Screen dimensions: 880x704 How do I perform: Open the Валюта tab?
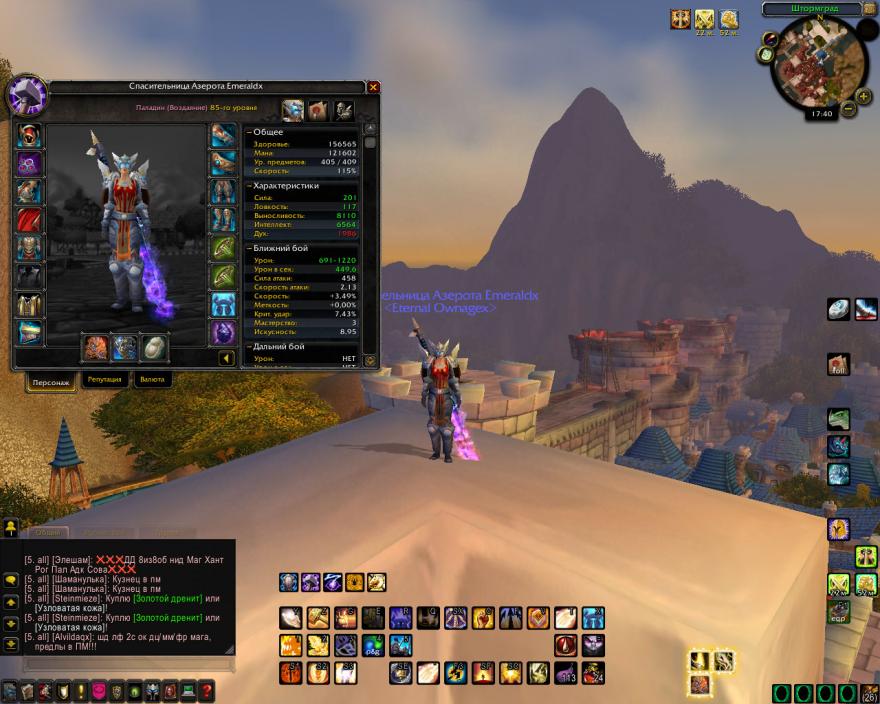click(x=154, y=380)
